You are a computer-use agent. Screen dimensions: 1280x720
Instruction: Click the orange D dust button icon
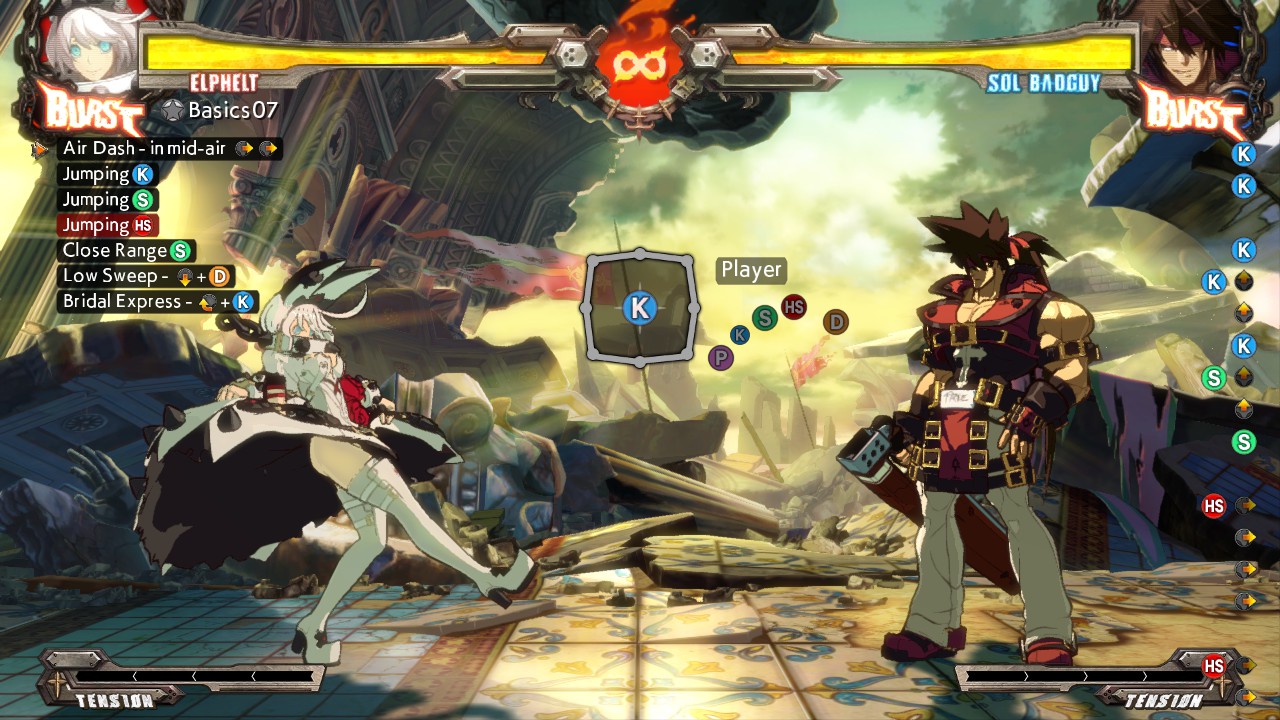836,322
